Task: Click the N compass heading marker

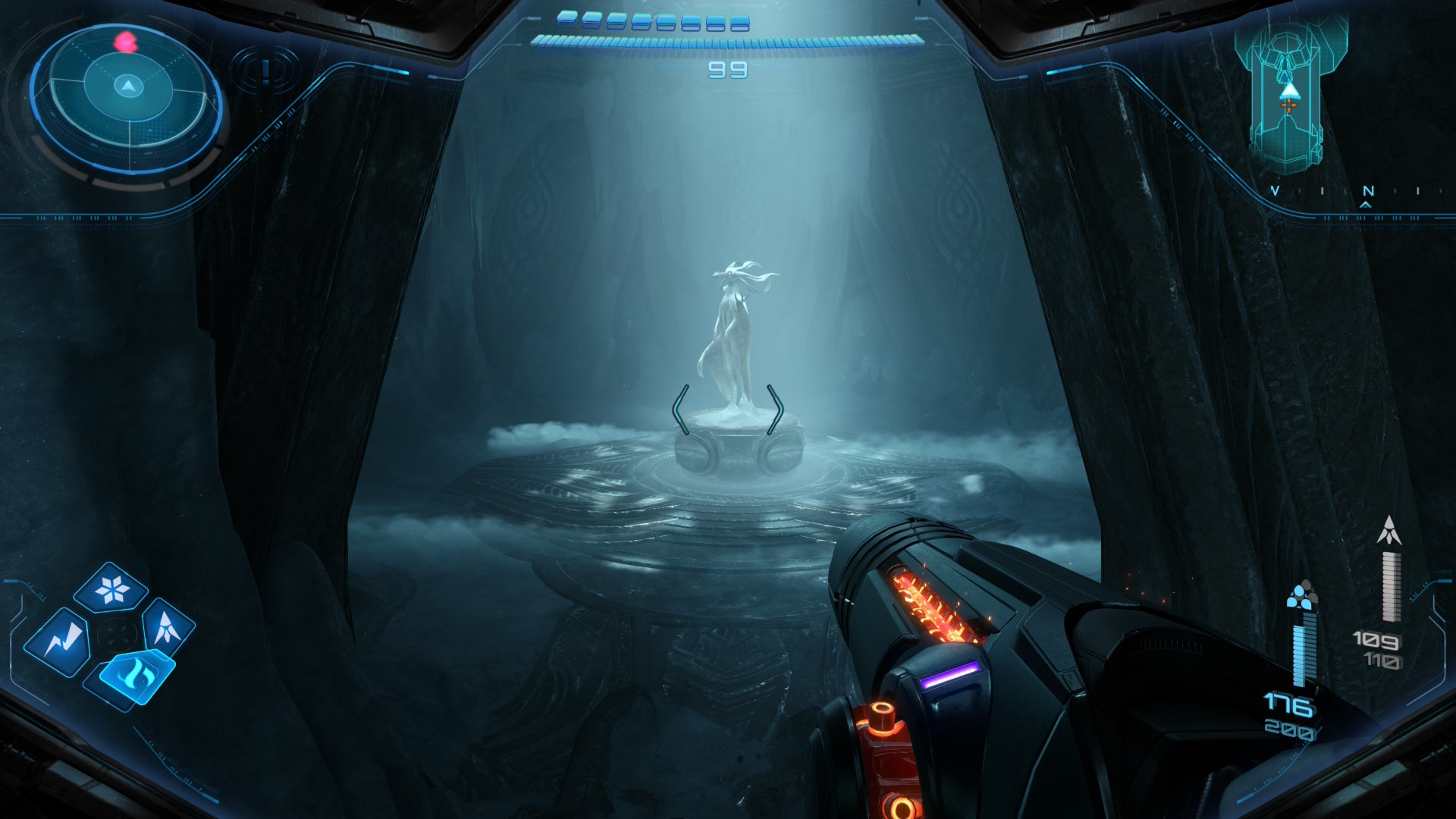Action: (1367, 192)
